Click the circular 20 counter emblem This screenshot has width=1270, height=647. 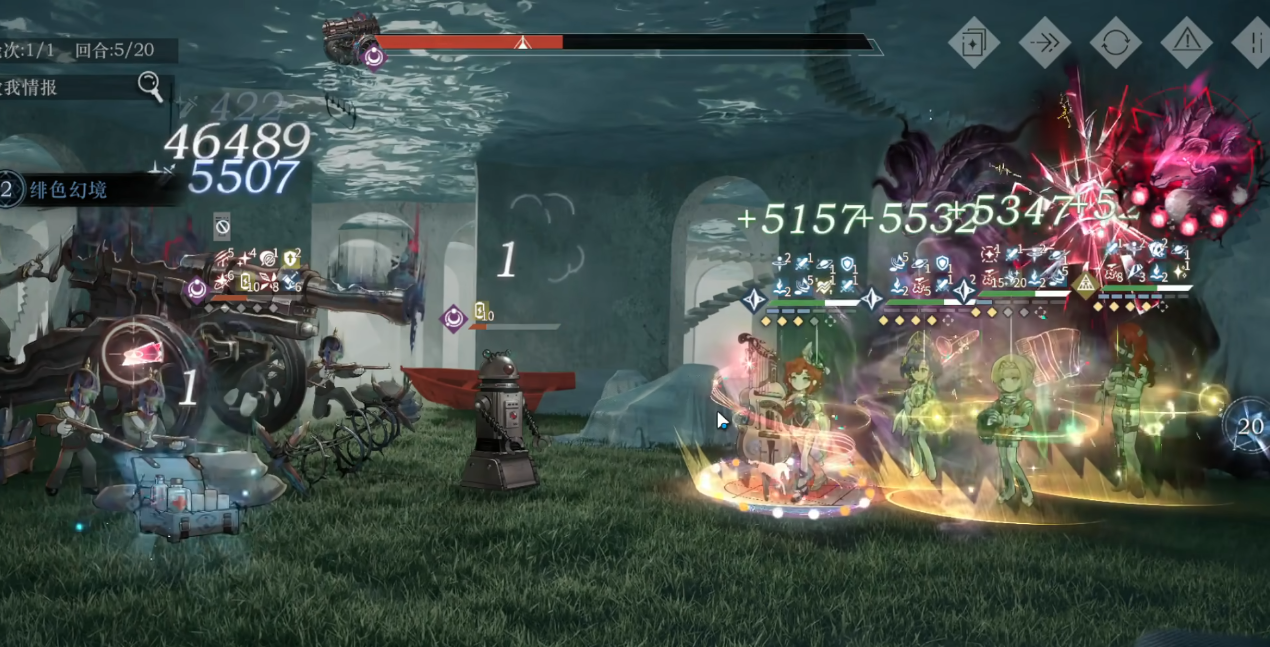coord(1249,426)
